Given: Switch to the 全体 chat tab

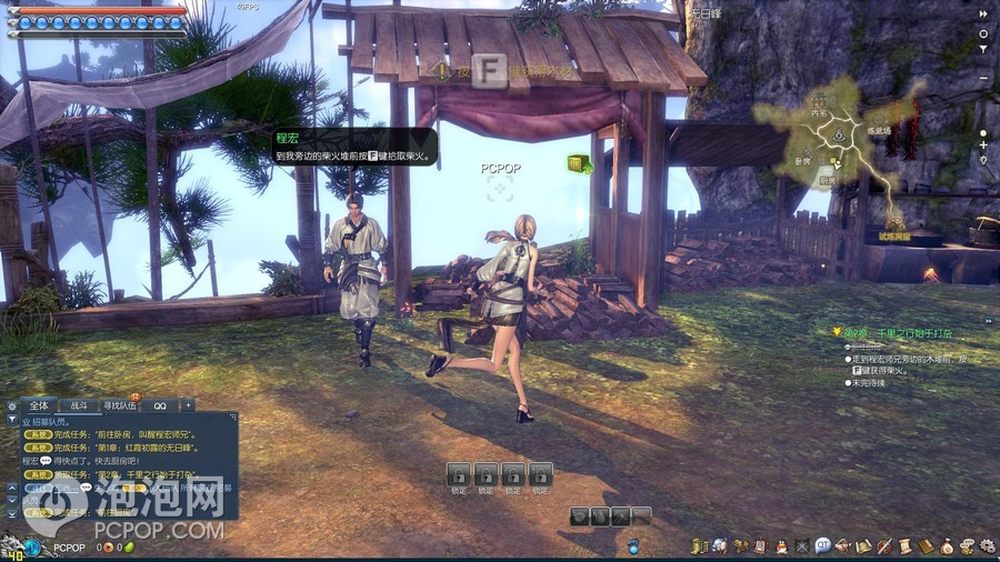Looking at the screenshot, I should coord(39,405).
